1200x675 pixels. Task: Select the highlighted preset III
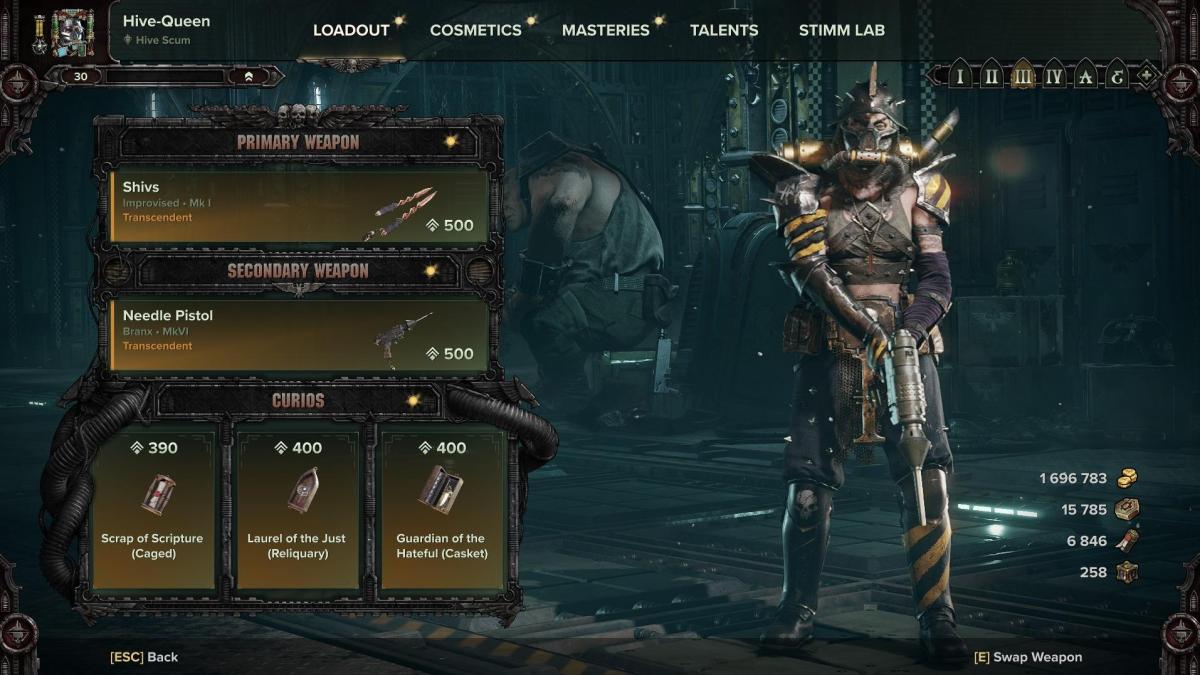tap(1022, 76)
